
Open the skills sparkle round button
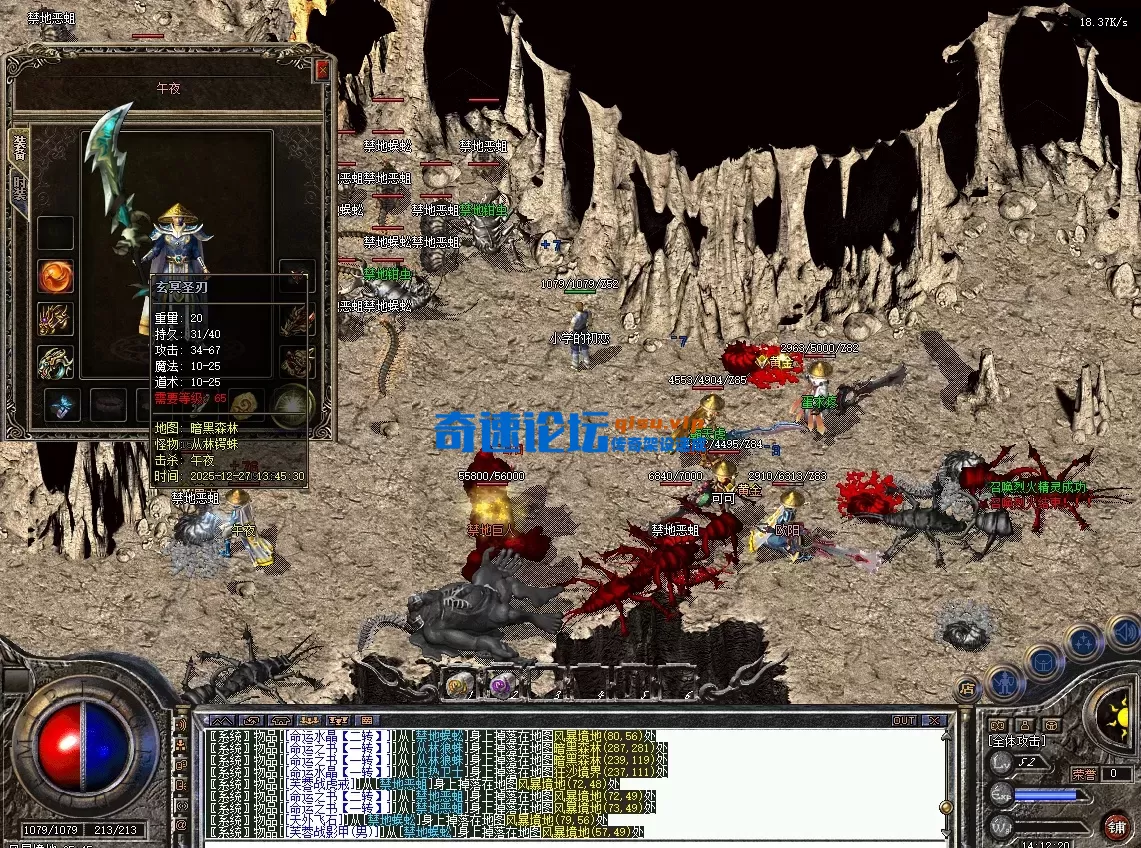[1082, 641]
